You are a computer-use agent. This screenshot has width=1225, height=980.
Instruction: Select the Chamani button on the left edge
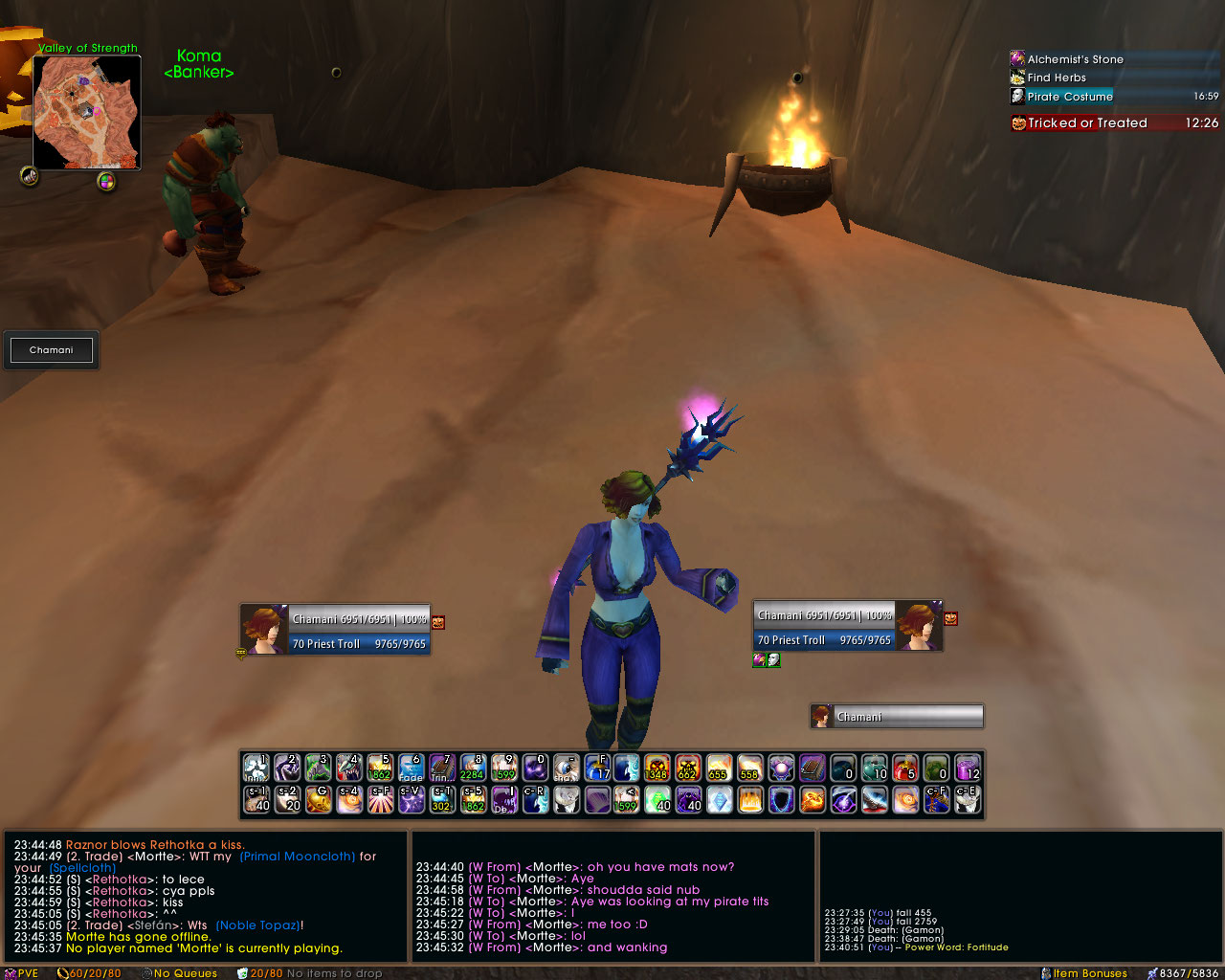[52, 350]
